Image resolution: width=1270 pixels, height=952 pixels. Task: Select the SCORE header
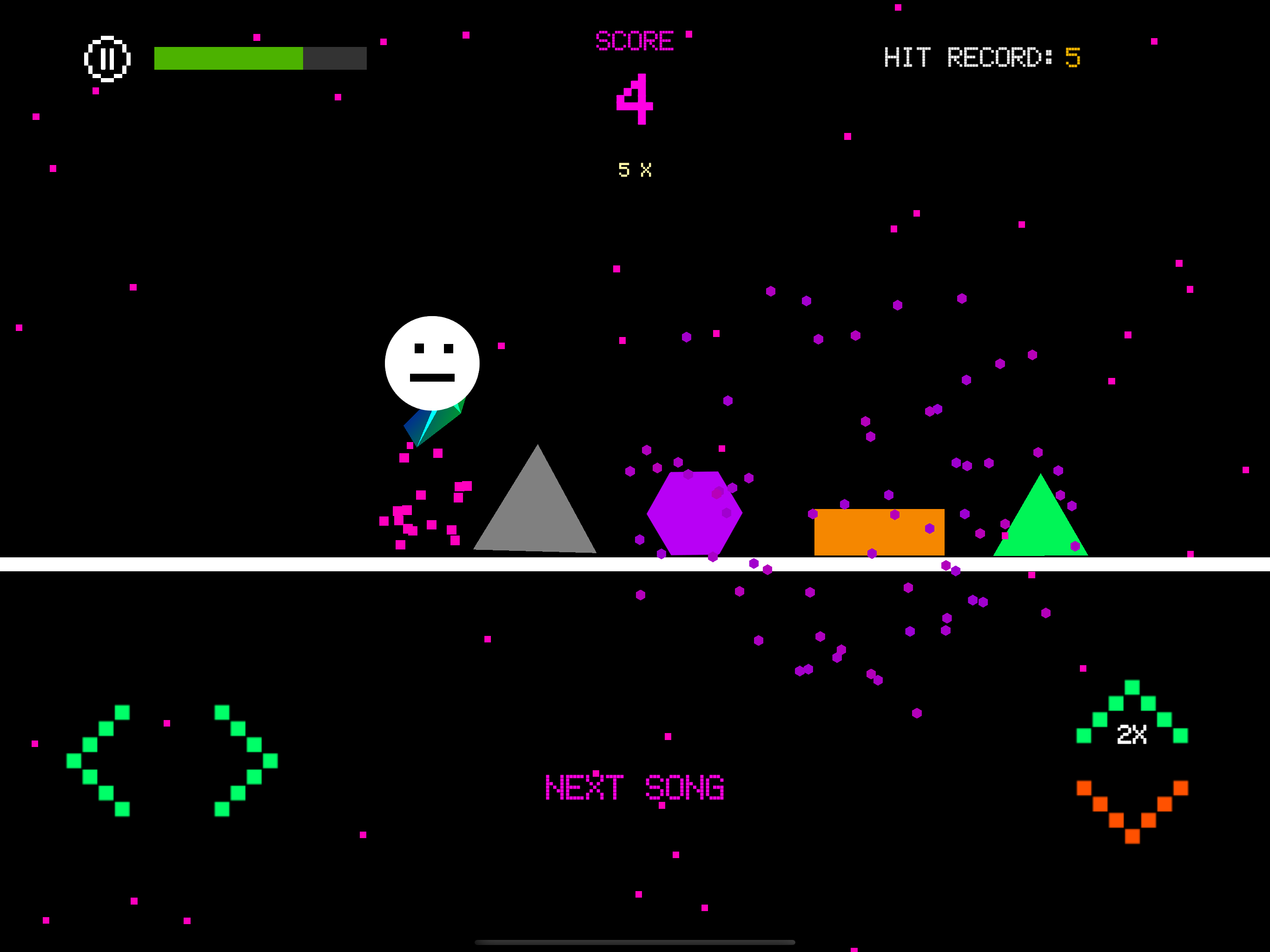[x=635, y=40]
